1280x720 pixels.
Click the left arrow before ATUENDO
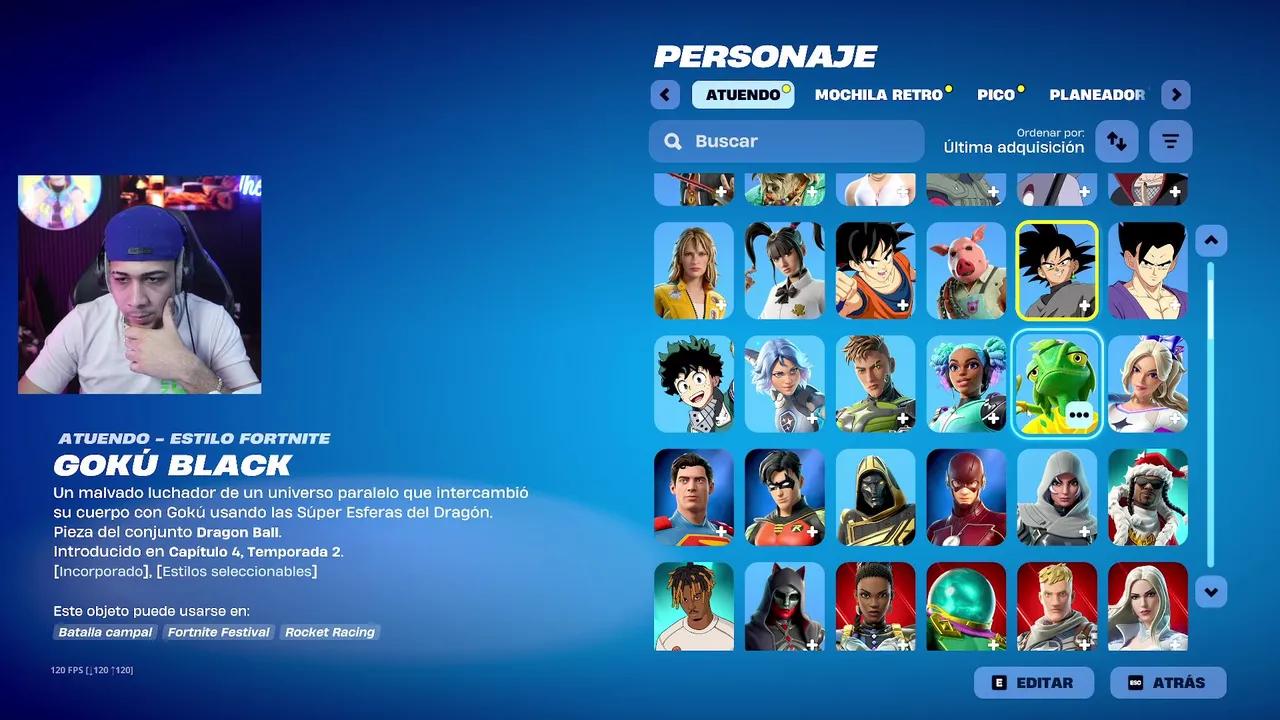(x=665, y=94)
